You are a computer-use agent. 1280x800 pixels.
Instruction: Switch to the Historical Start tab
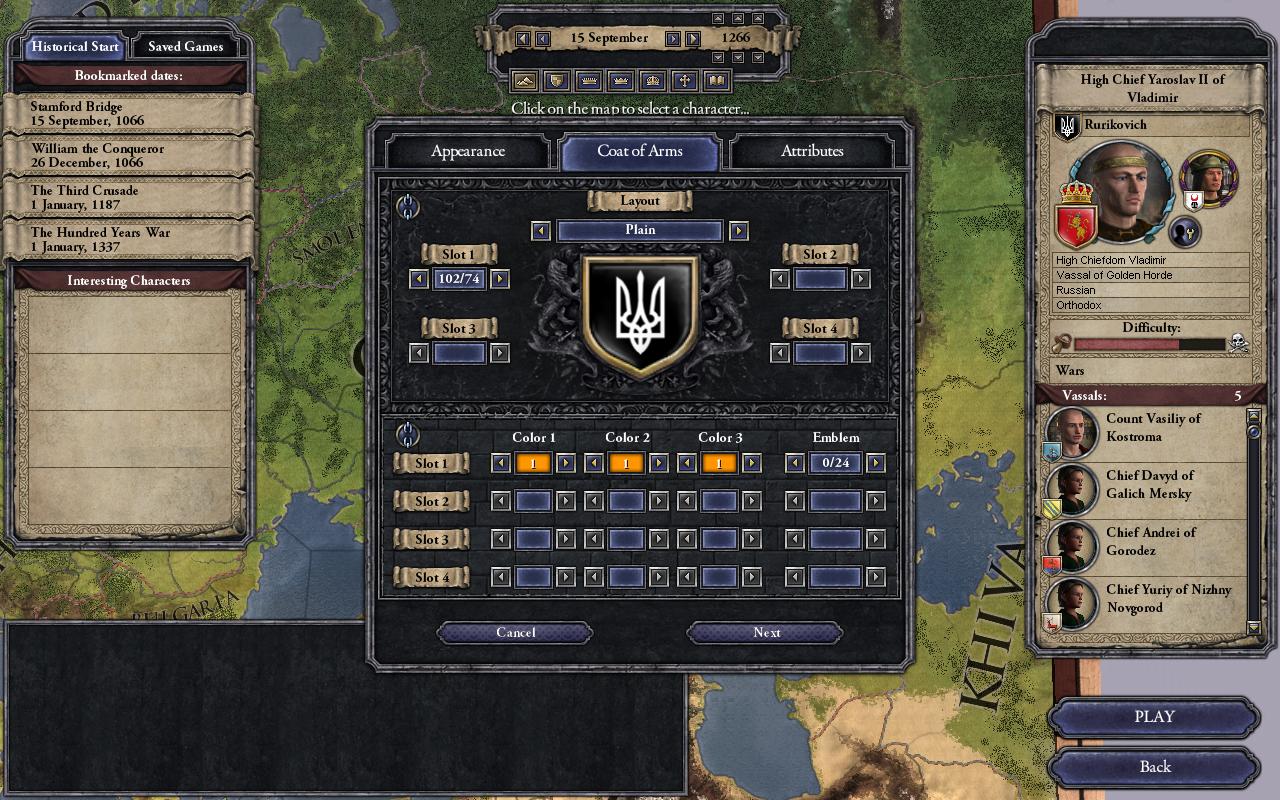75,46
